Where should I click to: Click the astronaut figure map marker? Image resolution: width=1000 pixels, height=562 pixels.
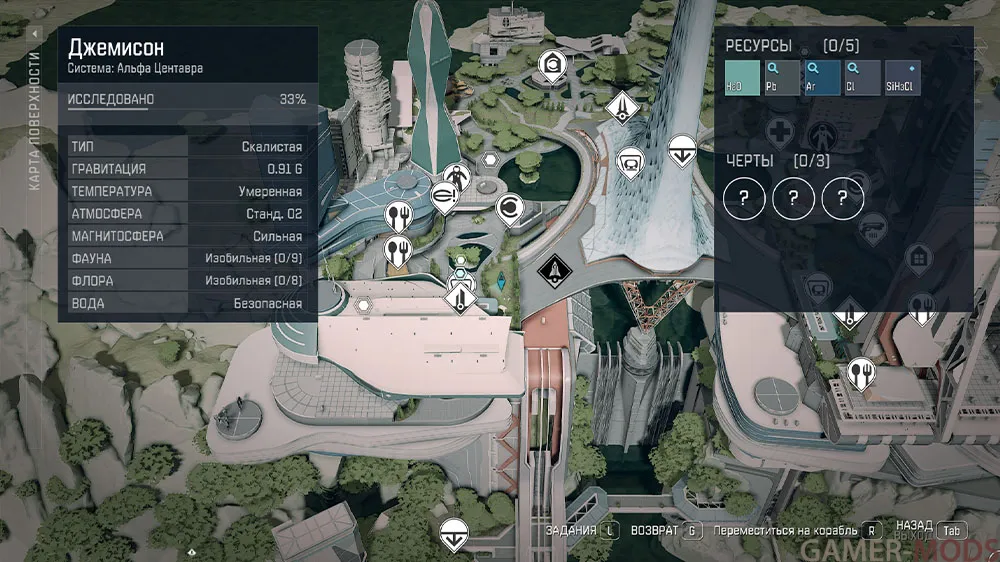tap(456, 175)
